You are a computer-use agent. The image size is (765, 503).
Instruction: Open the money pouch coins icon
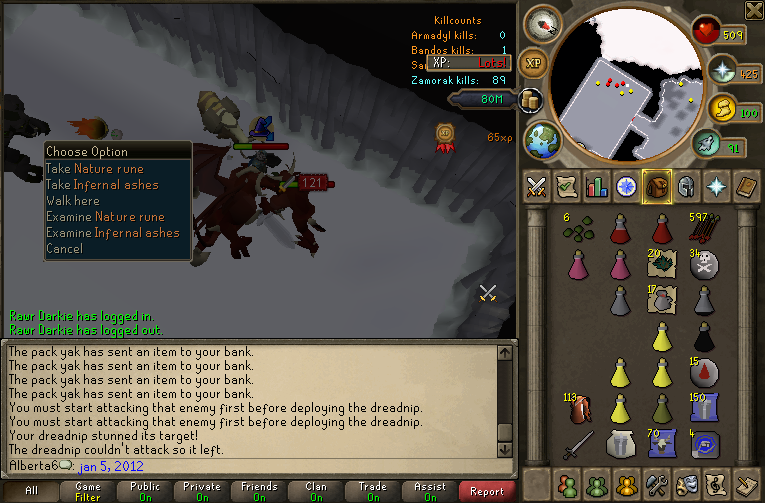(530, 100)
